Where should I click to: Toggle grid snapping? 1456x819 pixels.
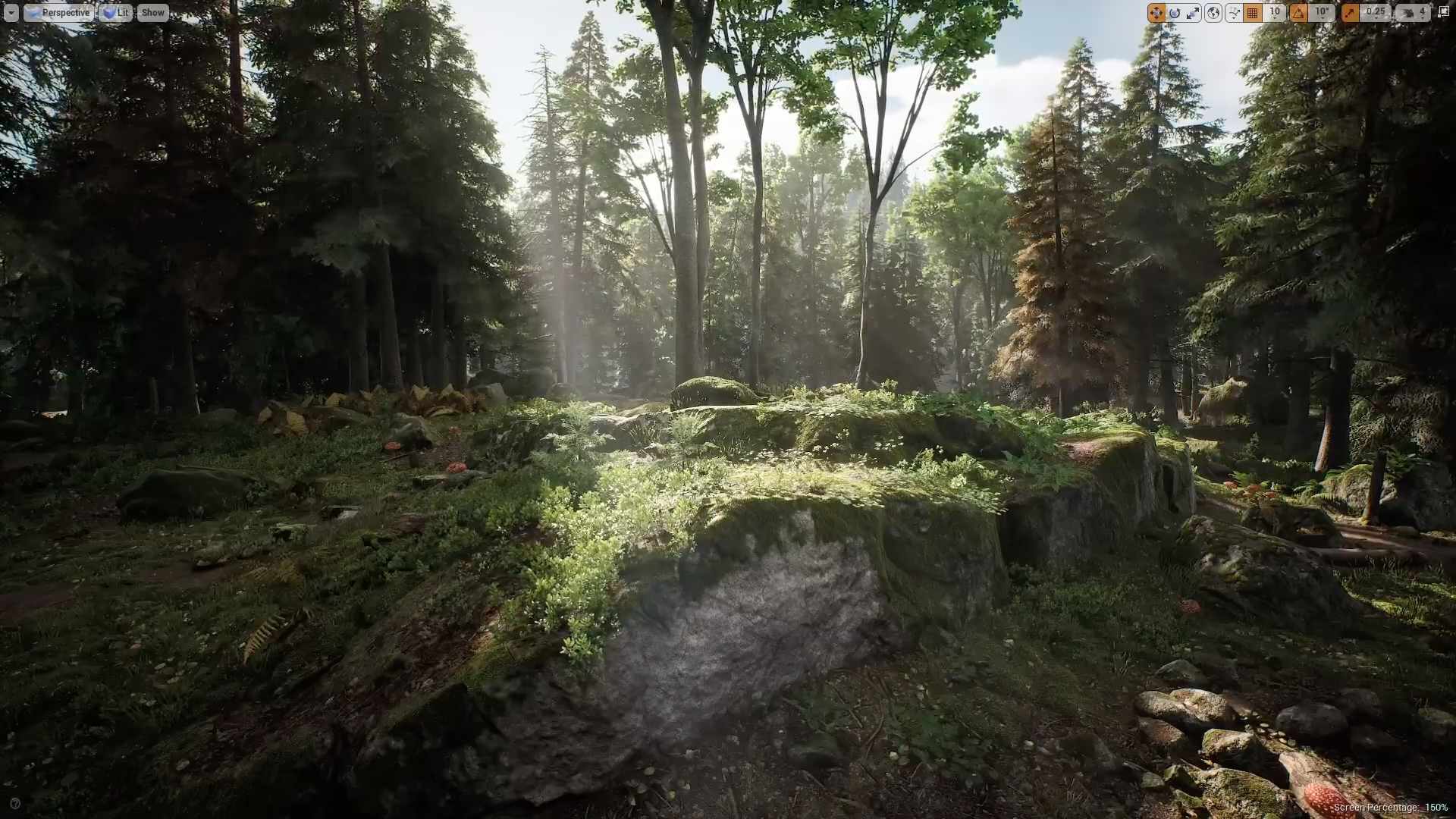1252,12
